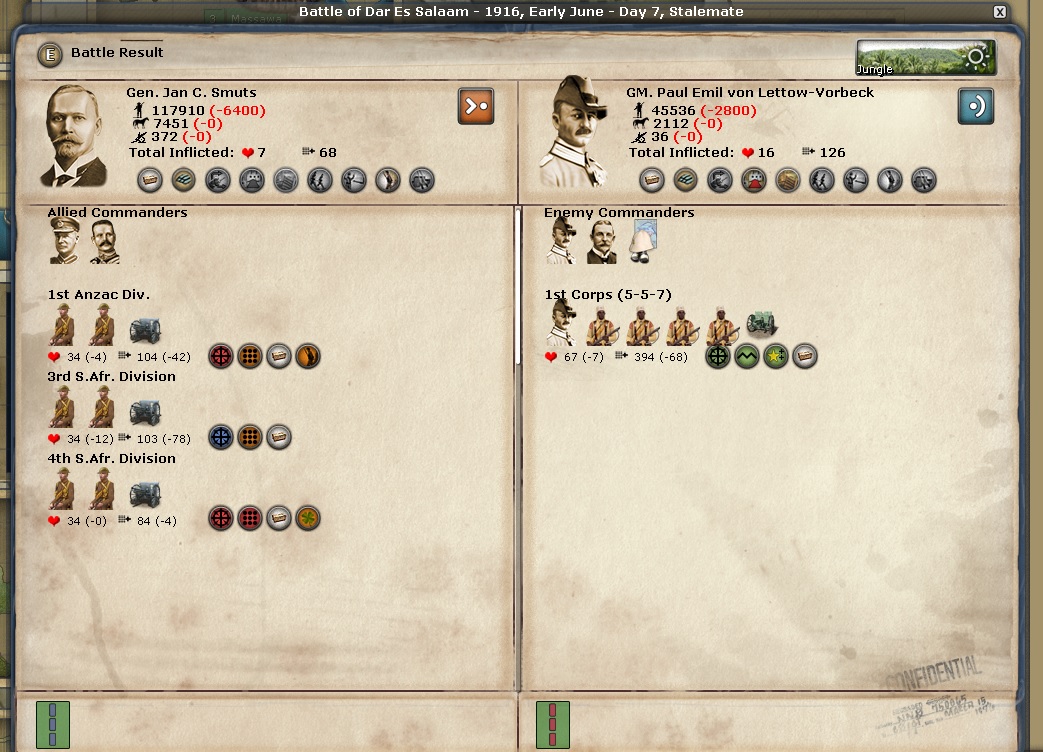Viewport: 1043px width, 752px height.
Task: Select the orange posture button beside Smuts
Action: pyautogui.click(x=476, y=106)
